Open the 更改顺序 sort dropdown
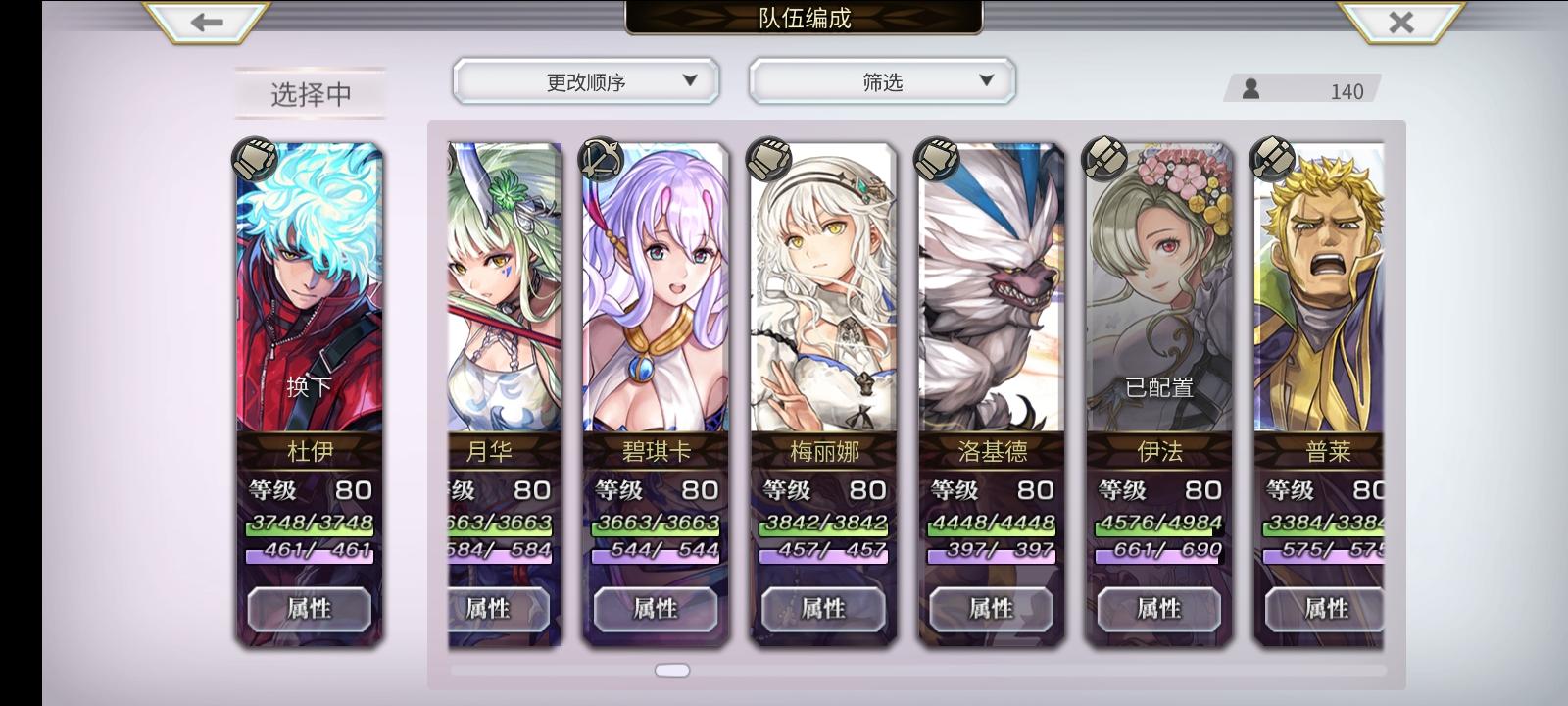Screen dimensions: 1568x706 tap(585, 81)
